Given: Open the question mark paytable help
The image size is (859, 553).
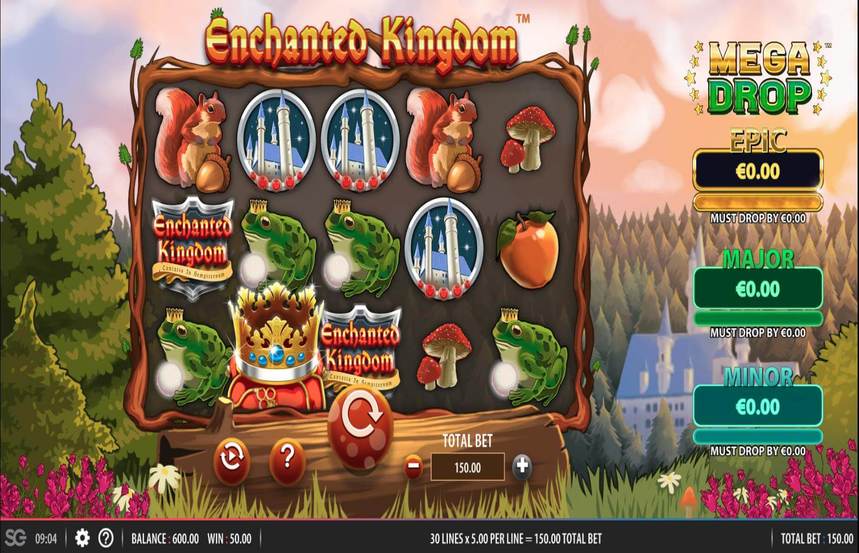Looking at the screenshot, I should click(287, 459).
